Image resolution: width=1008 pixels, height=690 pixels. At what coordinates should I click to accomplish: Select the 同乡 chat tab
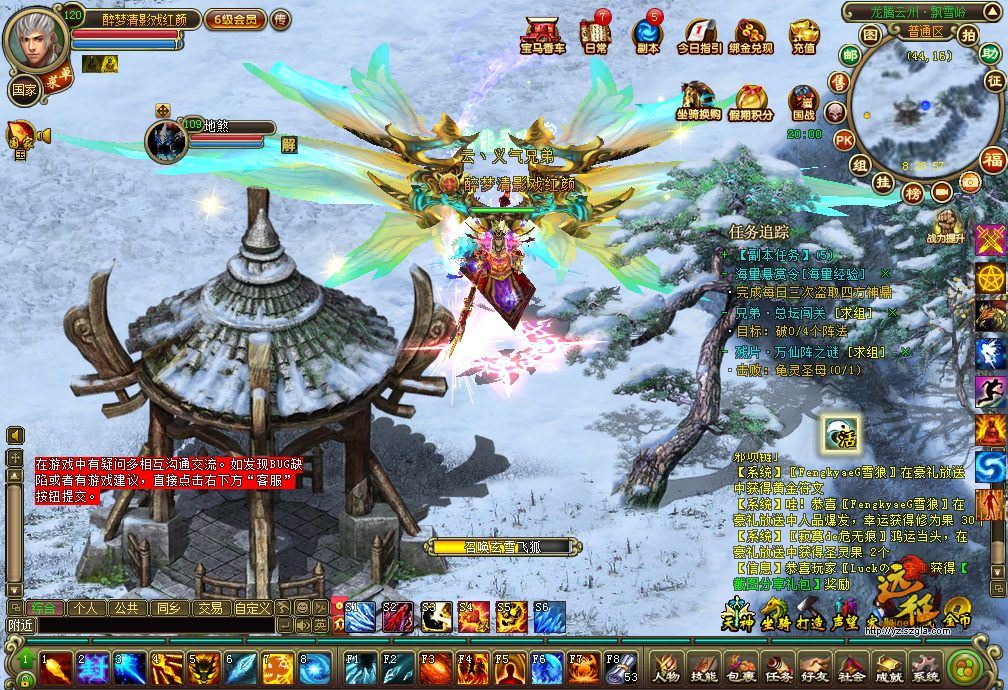167,607
